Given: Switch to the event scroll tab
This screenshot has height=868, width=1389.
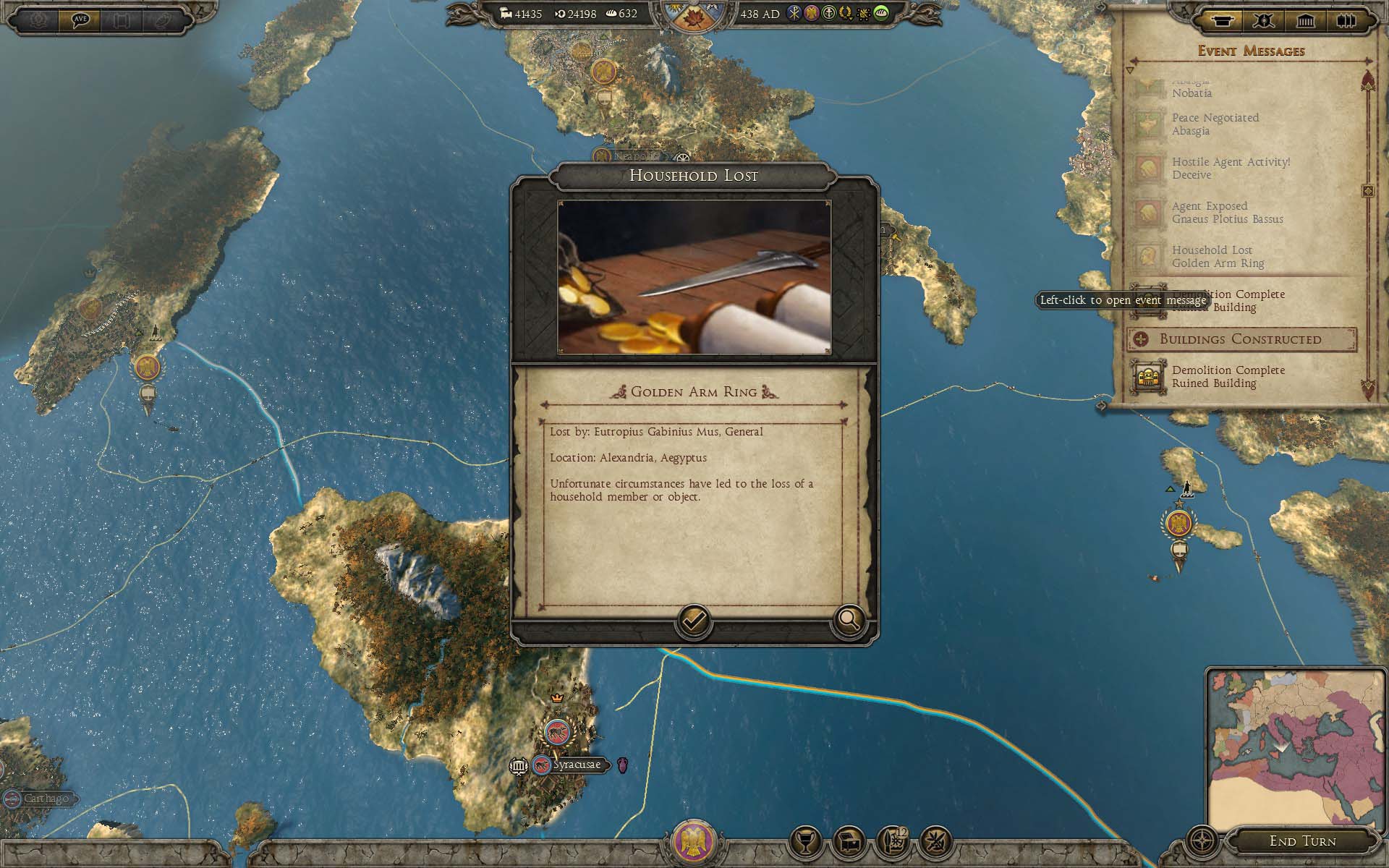Looking at the screenshot, I should tap(1222, 21).
